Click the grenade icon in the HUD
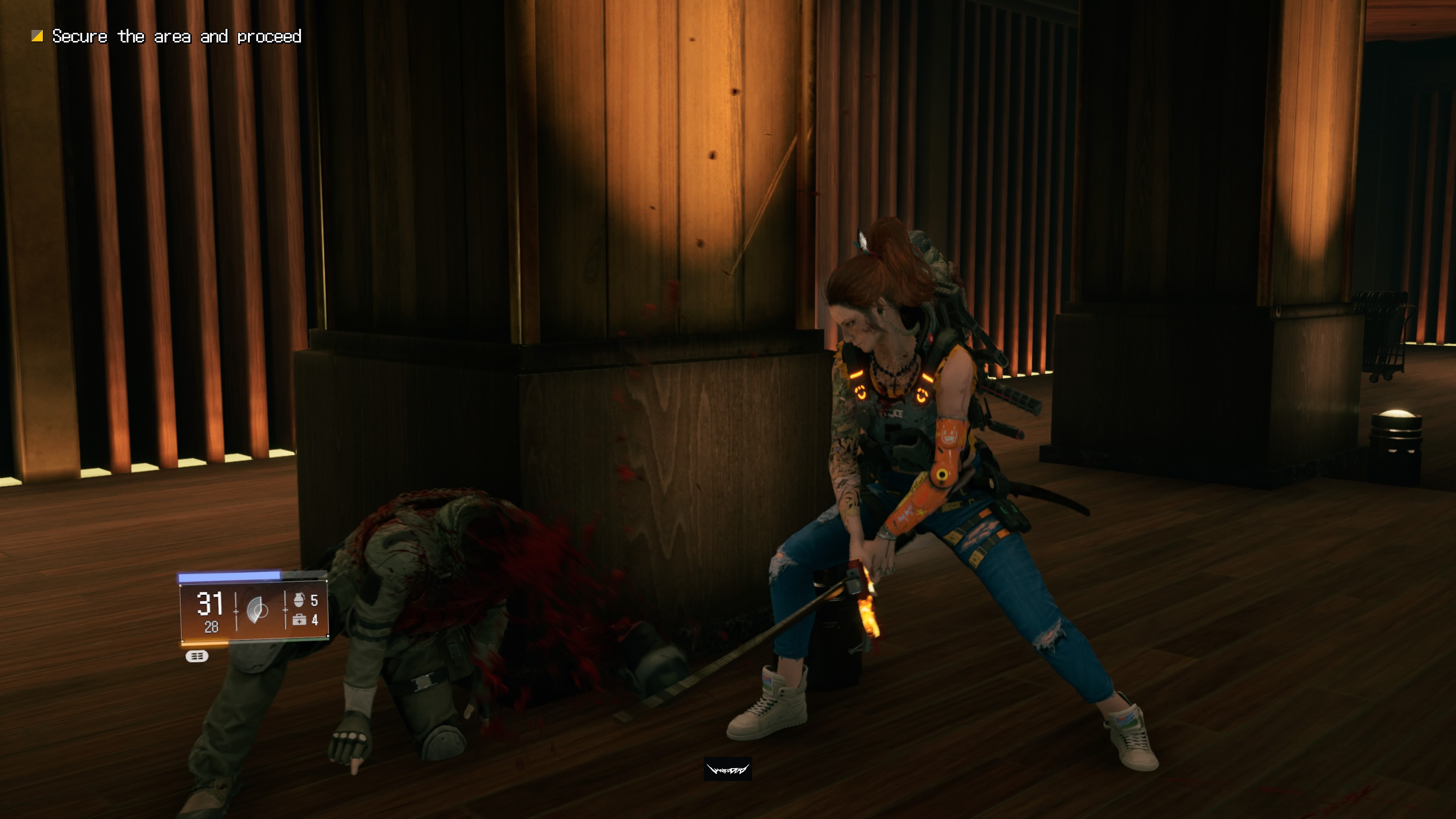This screenshot has height=819, width=1456. pos(299,599)
